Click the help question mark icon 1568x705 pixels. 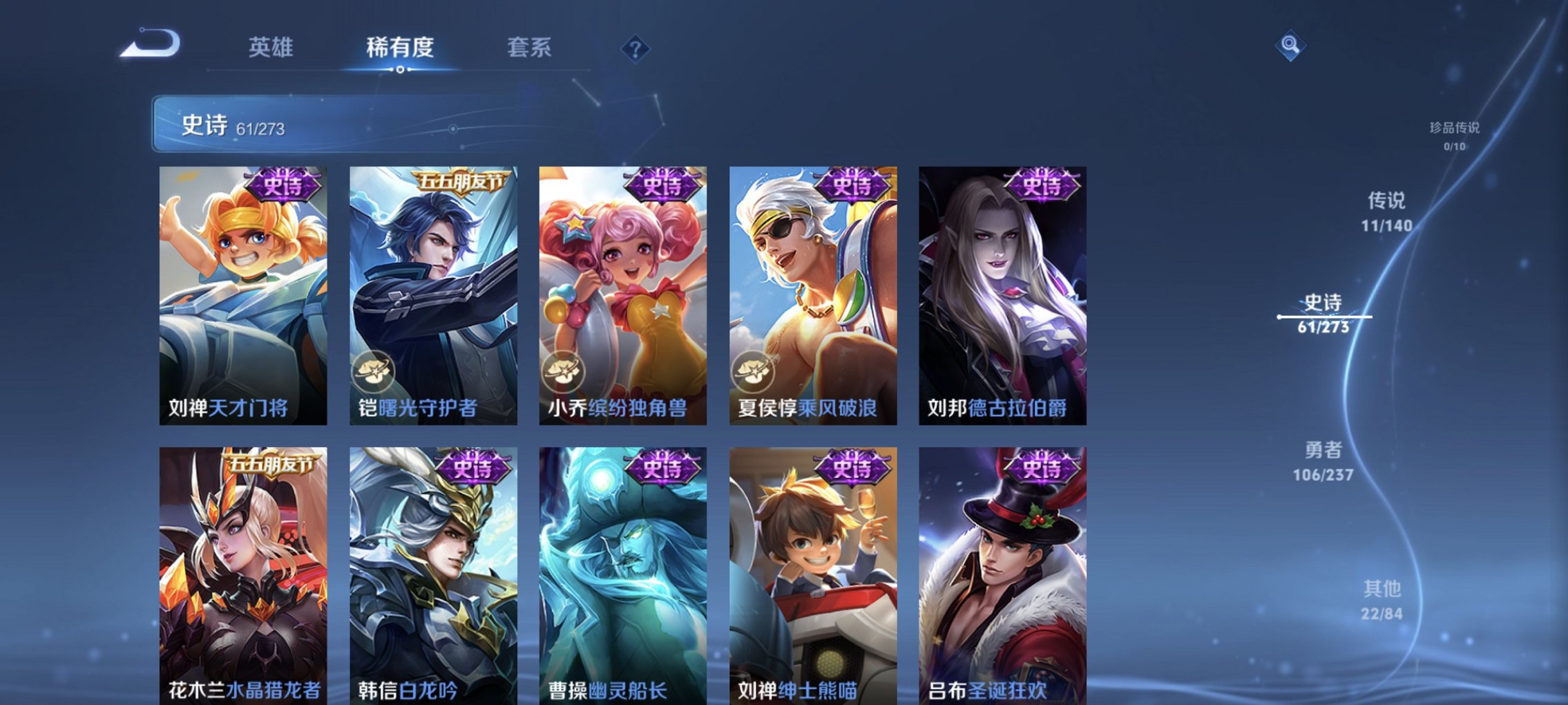point(635,50)
